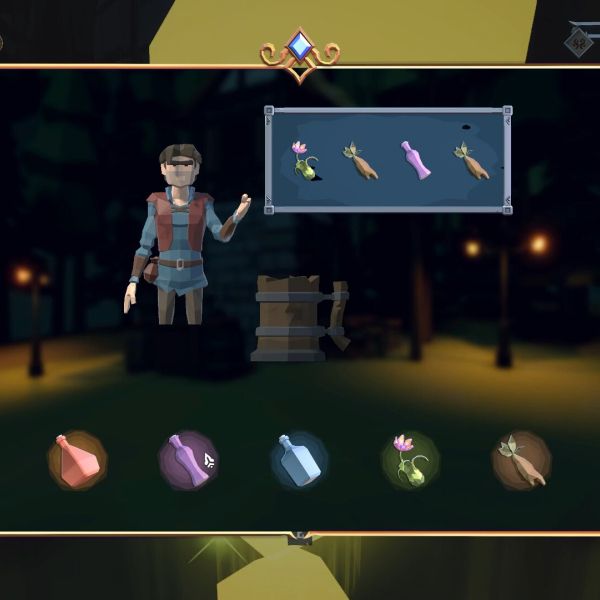Click the diamond emblem icon in the top corner

pos(578,41)
